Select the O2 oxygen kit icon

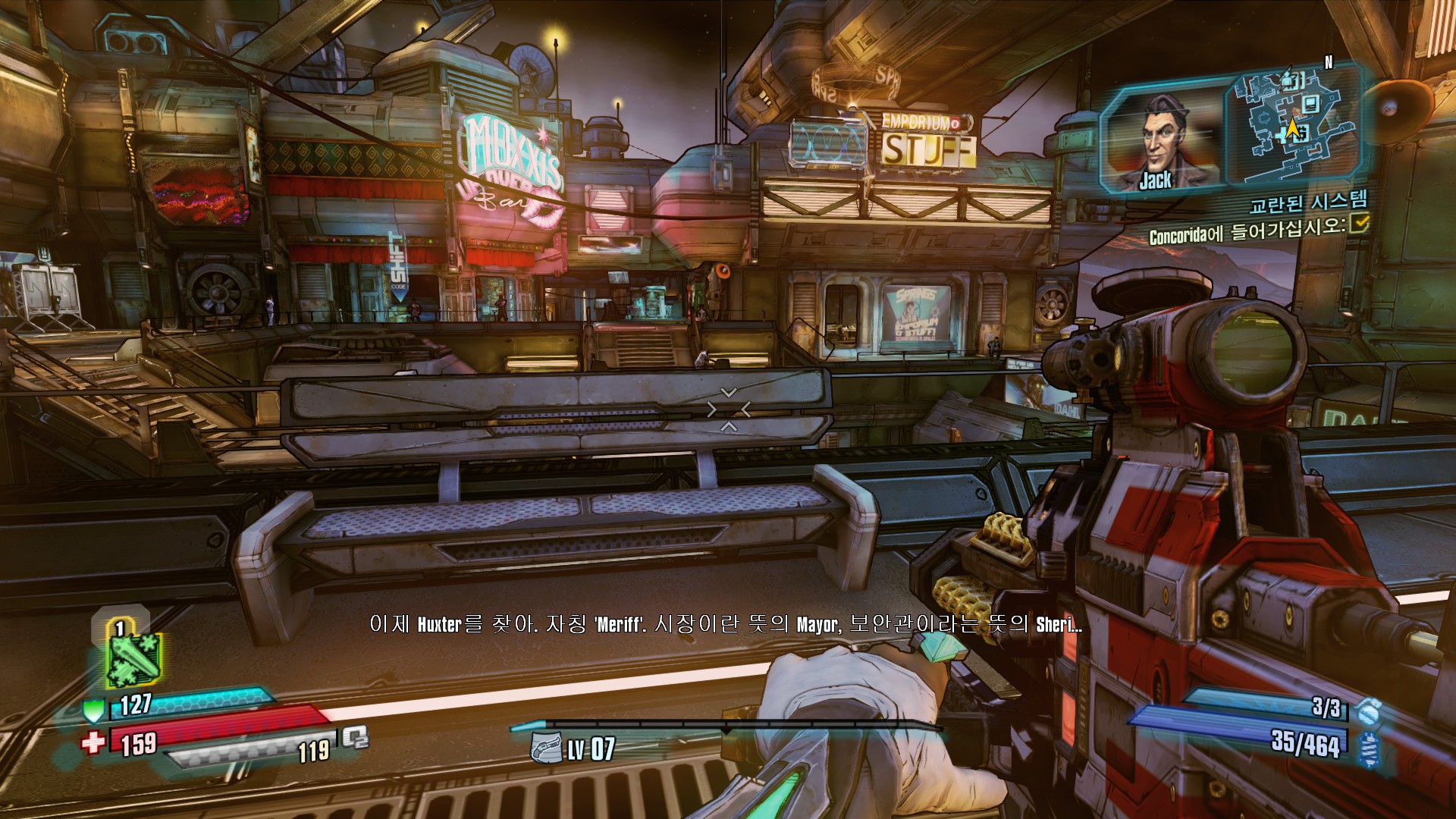point(354,737)
